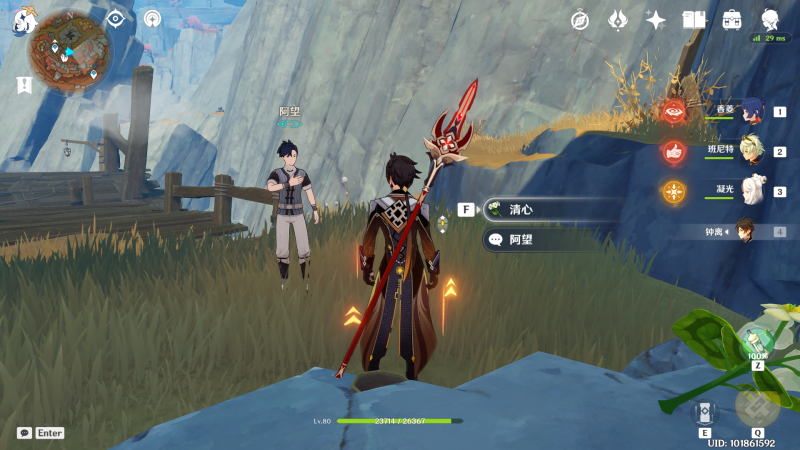Activate the eye-shaped Elemental Sight icon

tap(116, 18)
